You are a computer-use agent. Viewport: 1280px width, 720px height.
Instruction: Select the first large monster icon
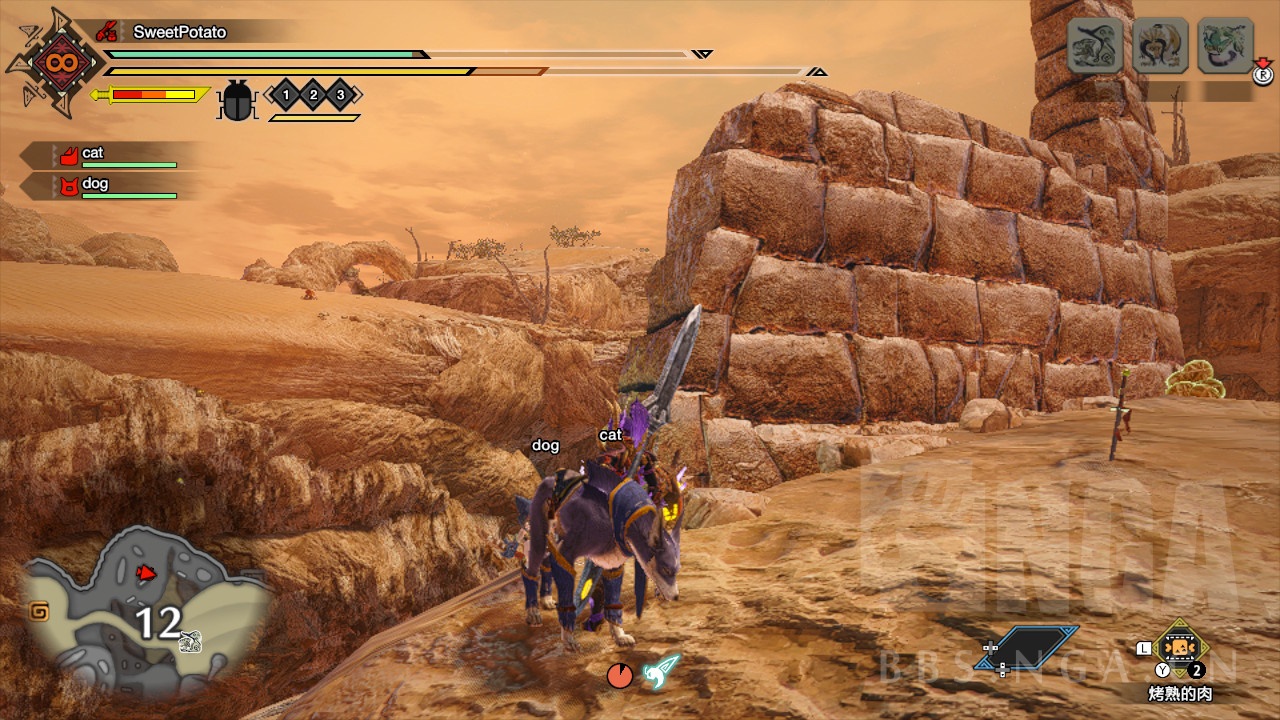tap(1095, 45)
